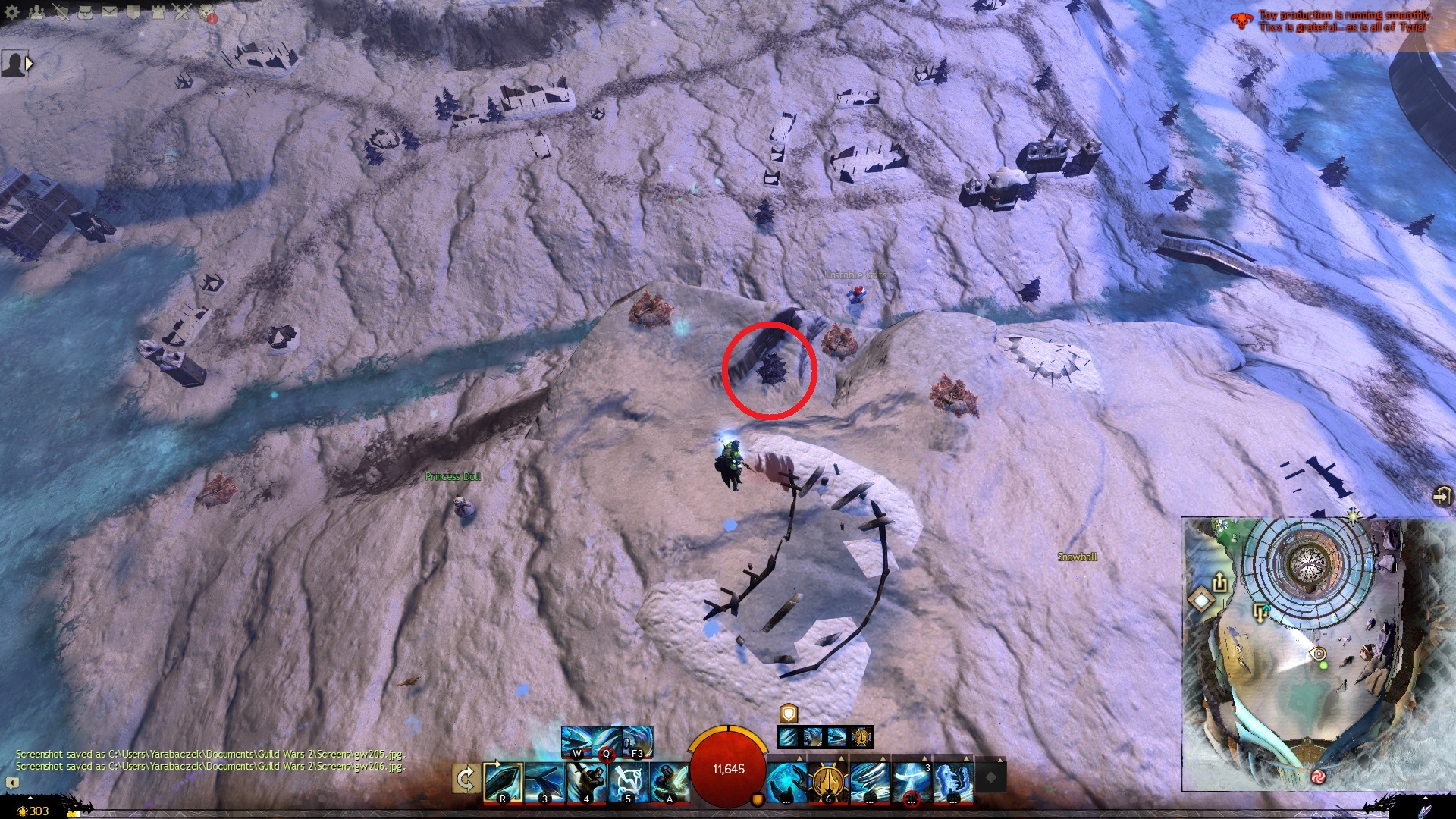Open the guild shield icon
Screen dimensions: 1456x819
pos(133,11)
